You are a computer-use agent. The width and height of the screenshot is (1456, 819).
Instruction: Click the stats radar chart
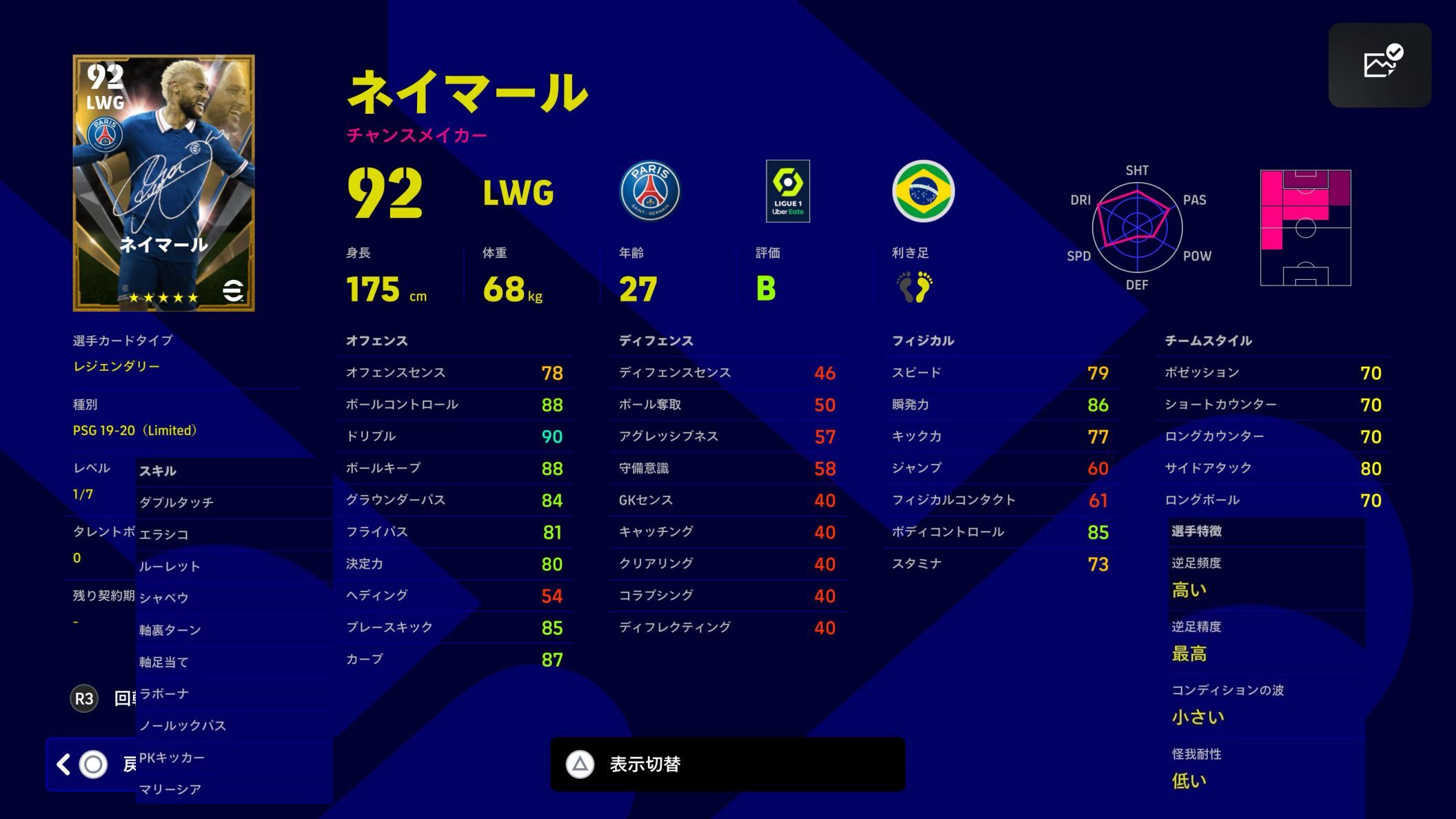(x=1136, y=228)
